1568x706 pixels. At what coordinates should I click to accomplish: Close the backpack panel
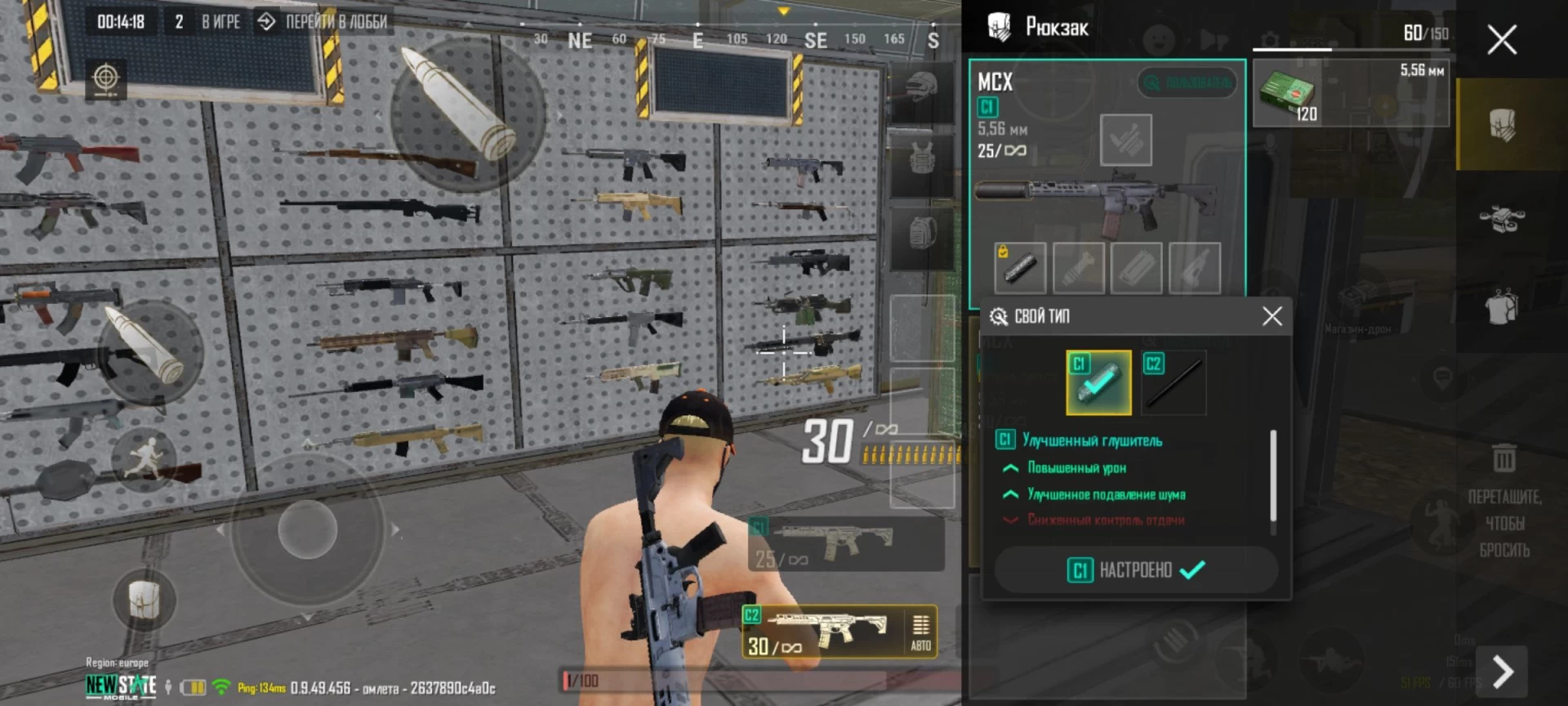tap(1501, 39)
